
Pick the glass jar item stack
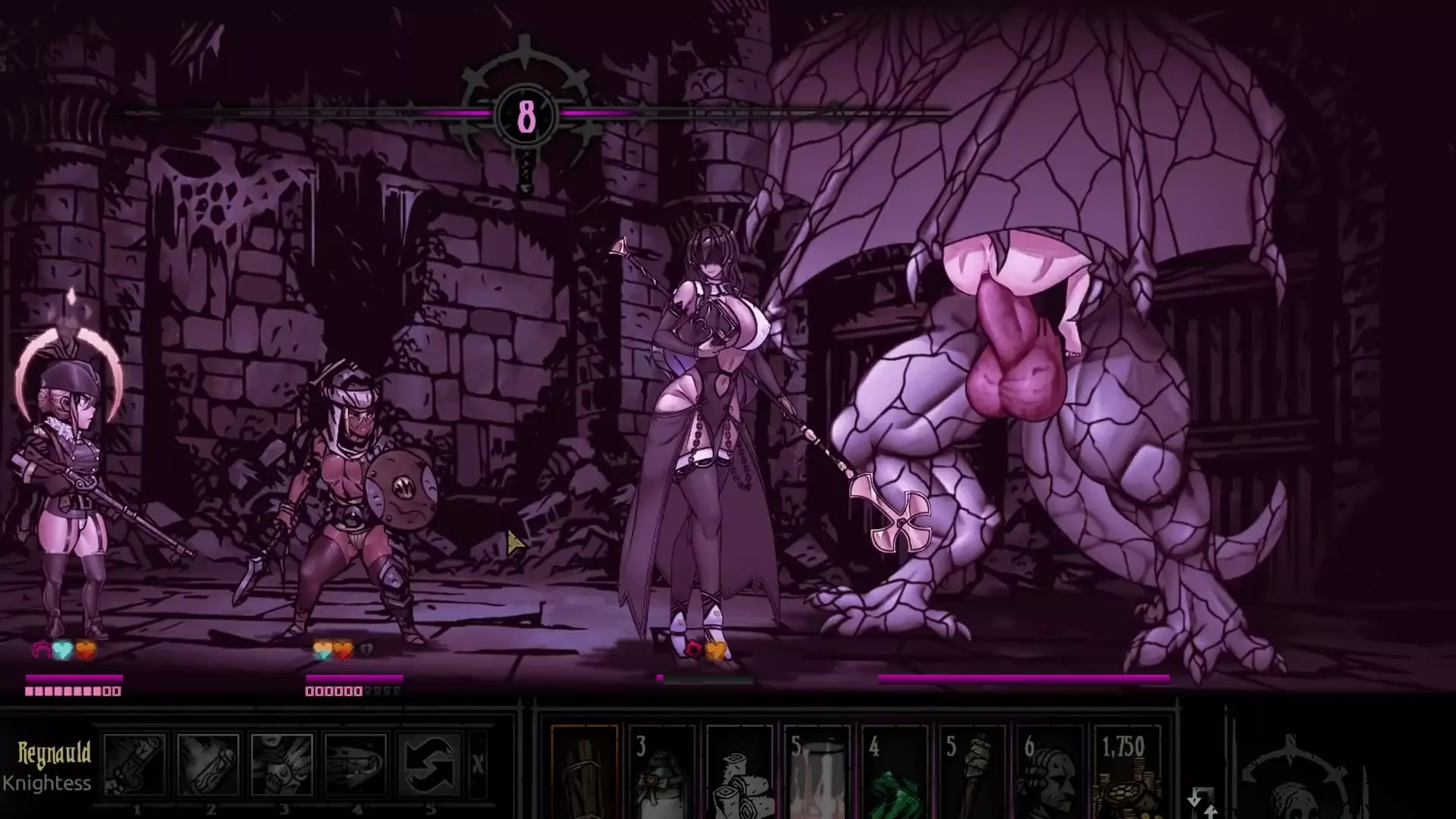817,773
